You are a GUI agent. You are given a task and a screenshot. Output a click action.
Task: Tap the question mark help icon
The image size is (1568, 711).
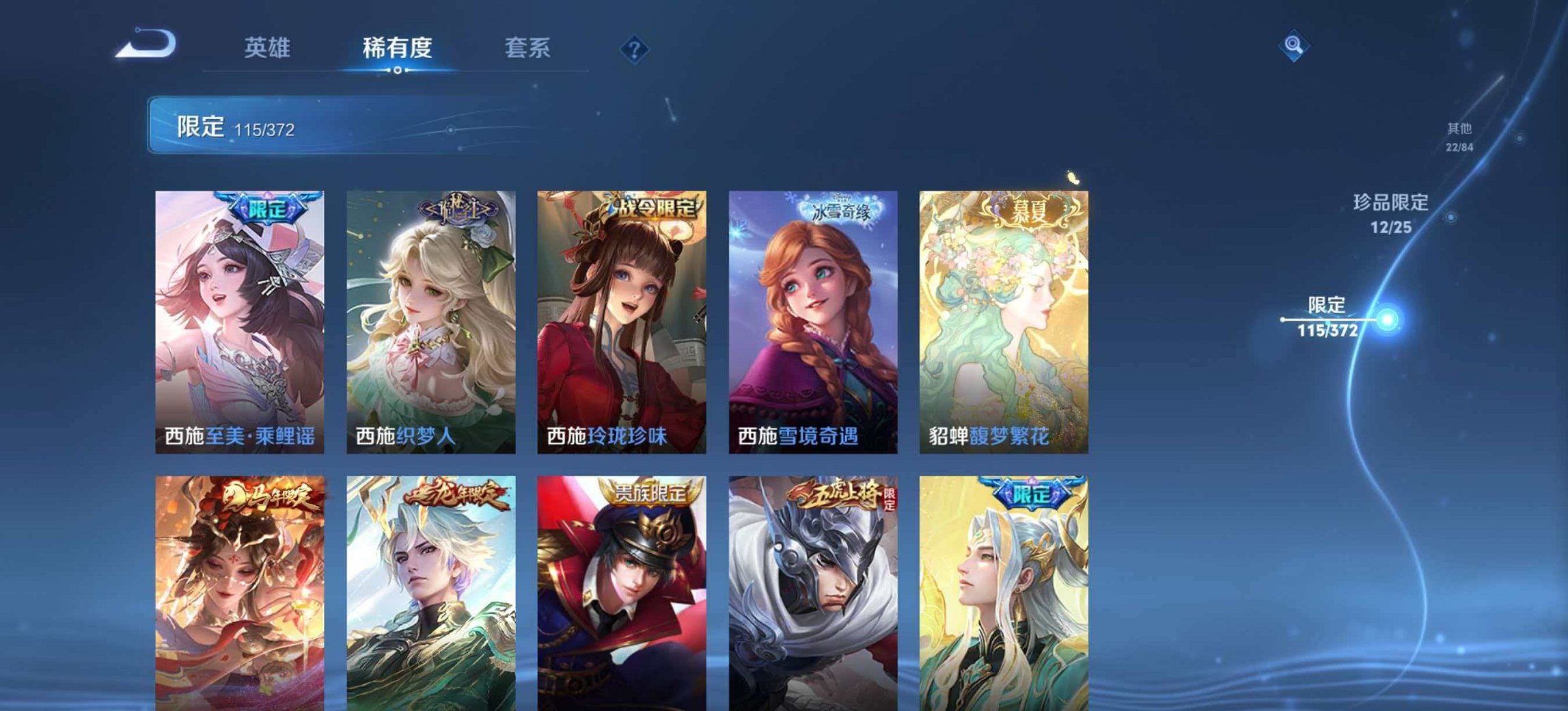pos(635,48)
